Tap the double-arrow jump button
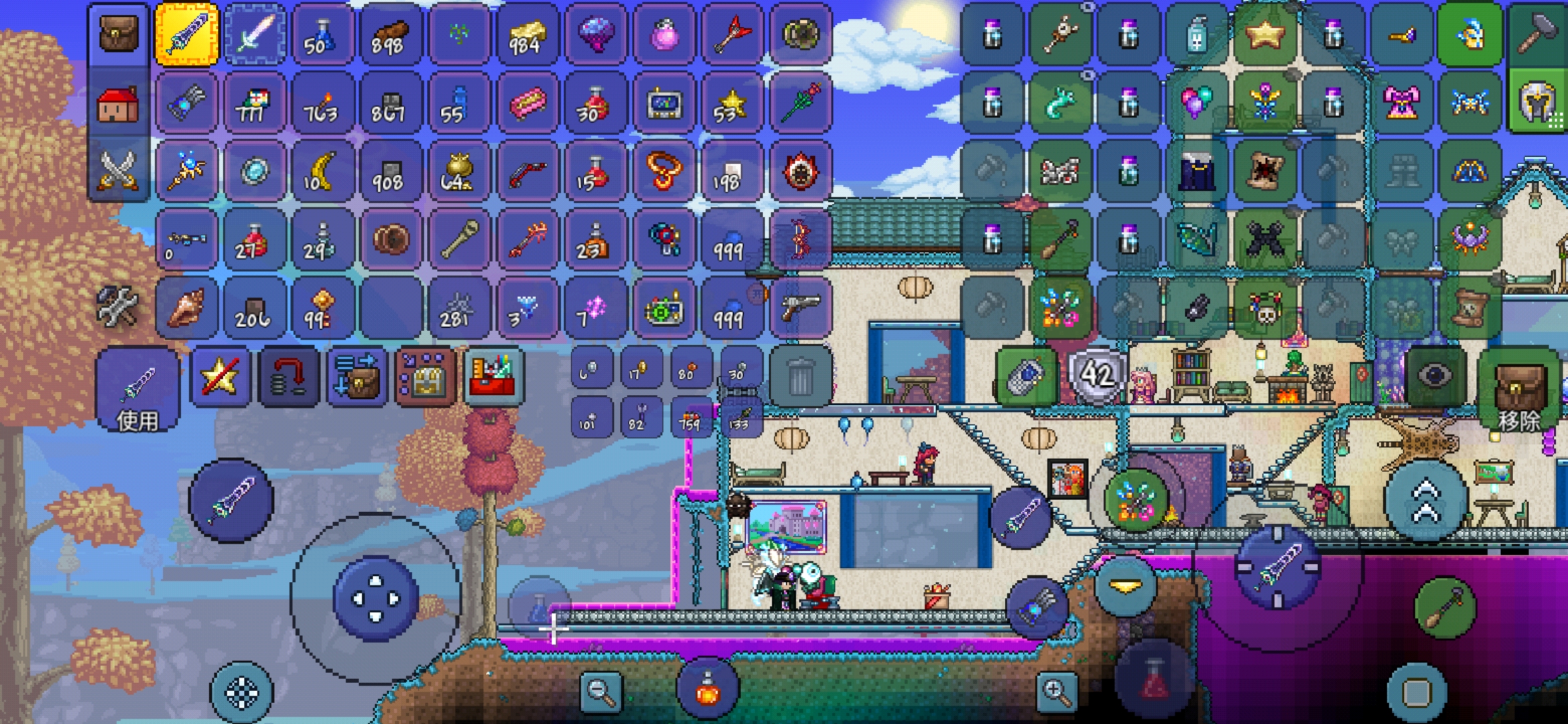 coord(1425,500)
